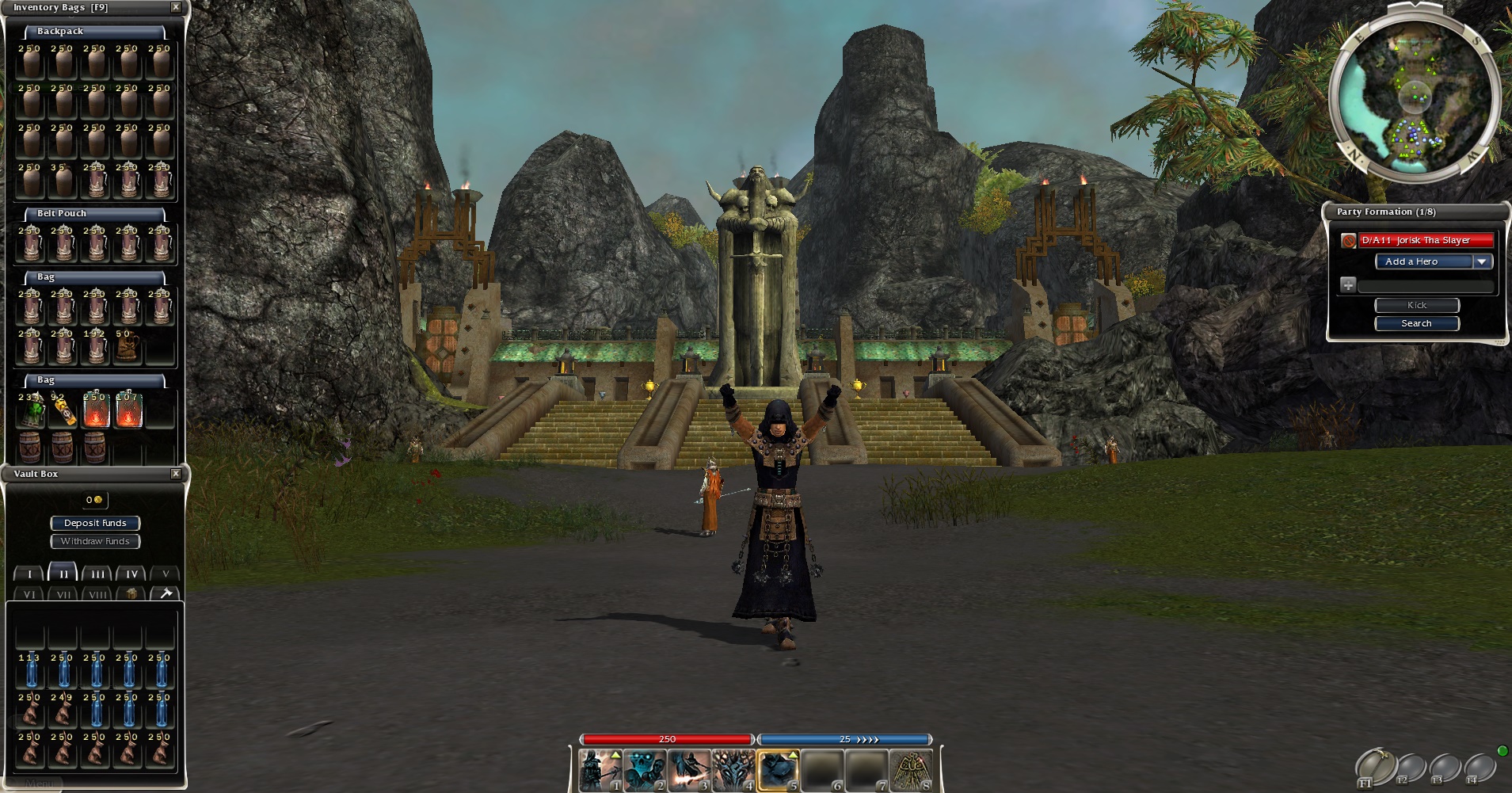Switch to vault storage tab I
1512x793 pixels.
(x=29, y=574)
